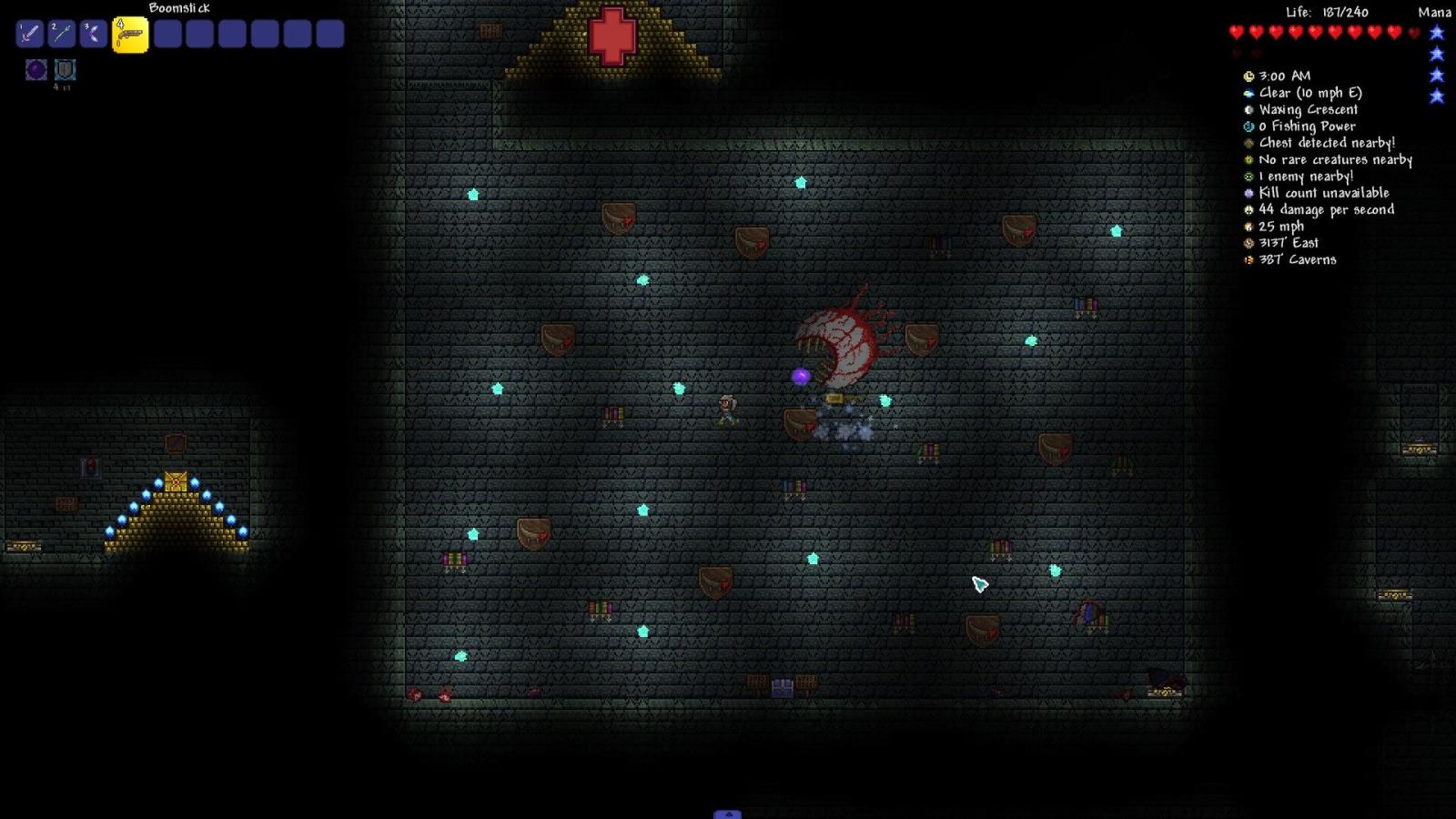Click the Lifeform Analyzer rare creature indicator
The height and width of the screenshot is (819, 1456).
click(x=1249, y=159)
